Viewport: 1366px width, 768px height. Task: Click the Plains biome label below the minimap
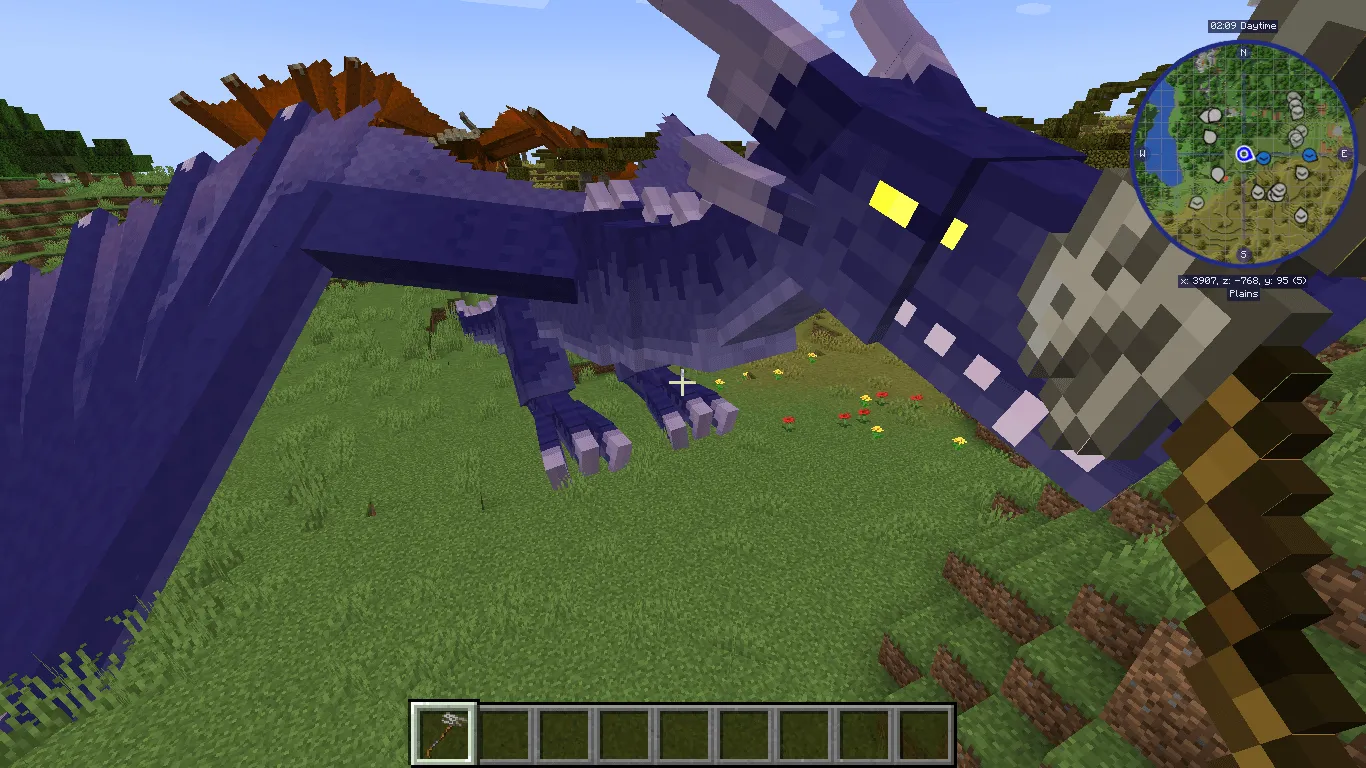coord(1243,292)
